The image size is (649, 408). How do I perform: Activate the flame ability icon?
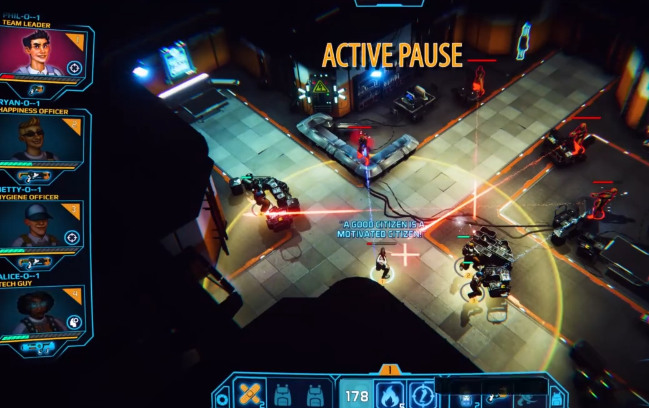tap(390, 393)
